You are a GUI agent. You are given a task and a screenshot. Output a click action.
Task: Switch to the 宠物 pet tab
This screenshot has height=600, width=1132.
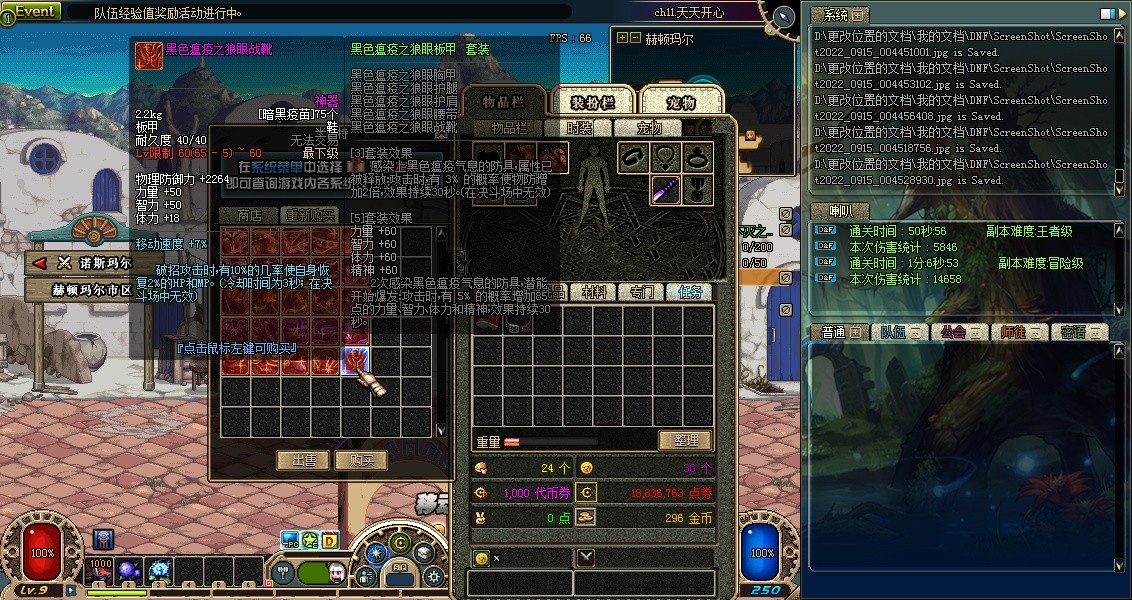pos(680,102)
